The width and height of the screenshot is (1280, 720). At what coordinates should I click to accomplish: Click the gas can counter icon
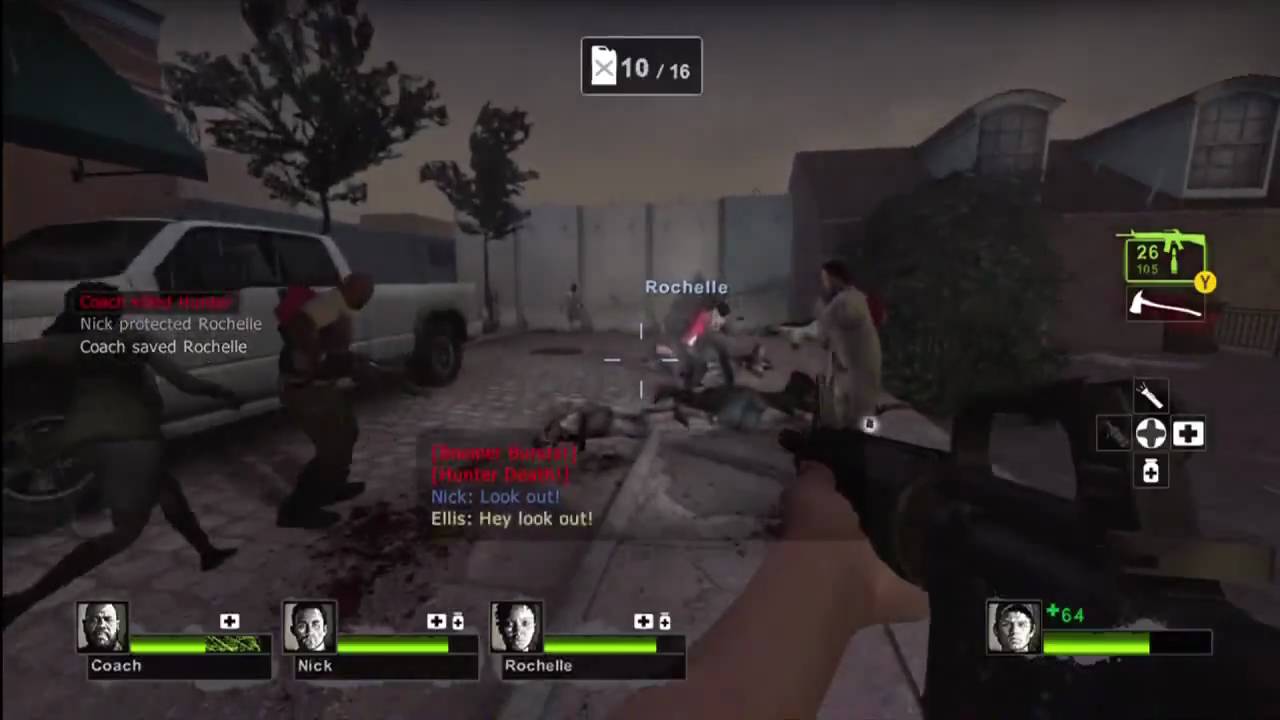click(604, 67)
